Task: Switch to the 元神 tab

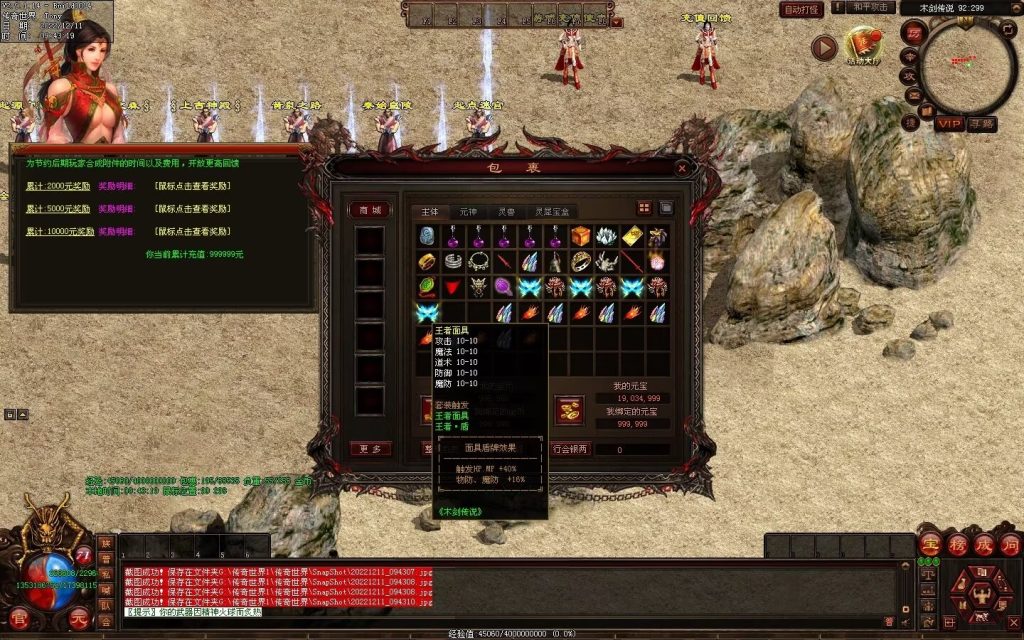Action: [x=468, y=211]
